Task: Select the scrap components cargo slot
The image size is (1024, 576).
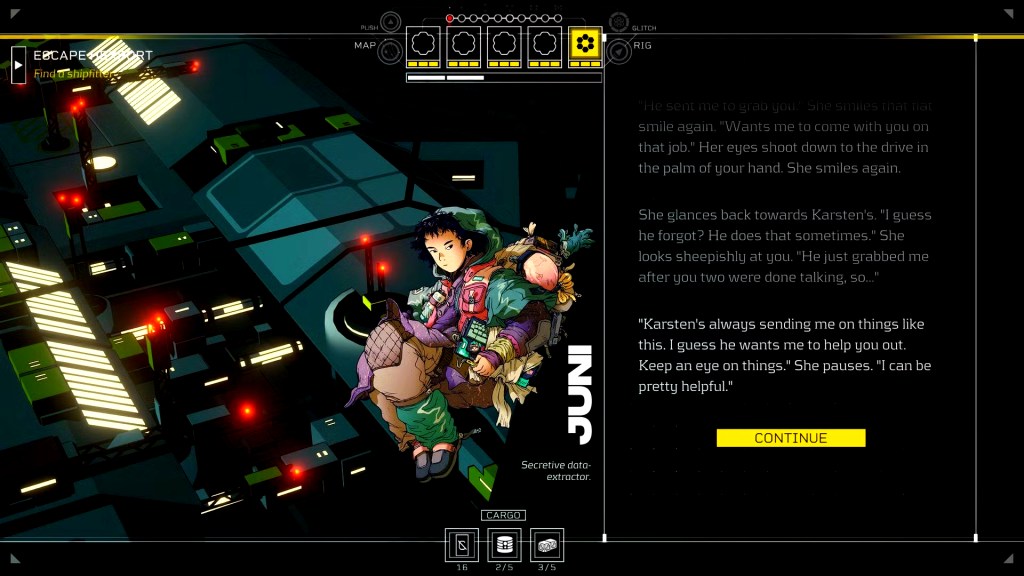Action: coord(547,545)
